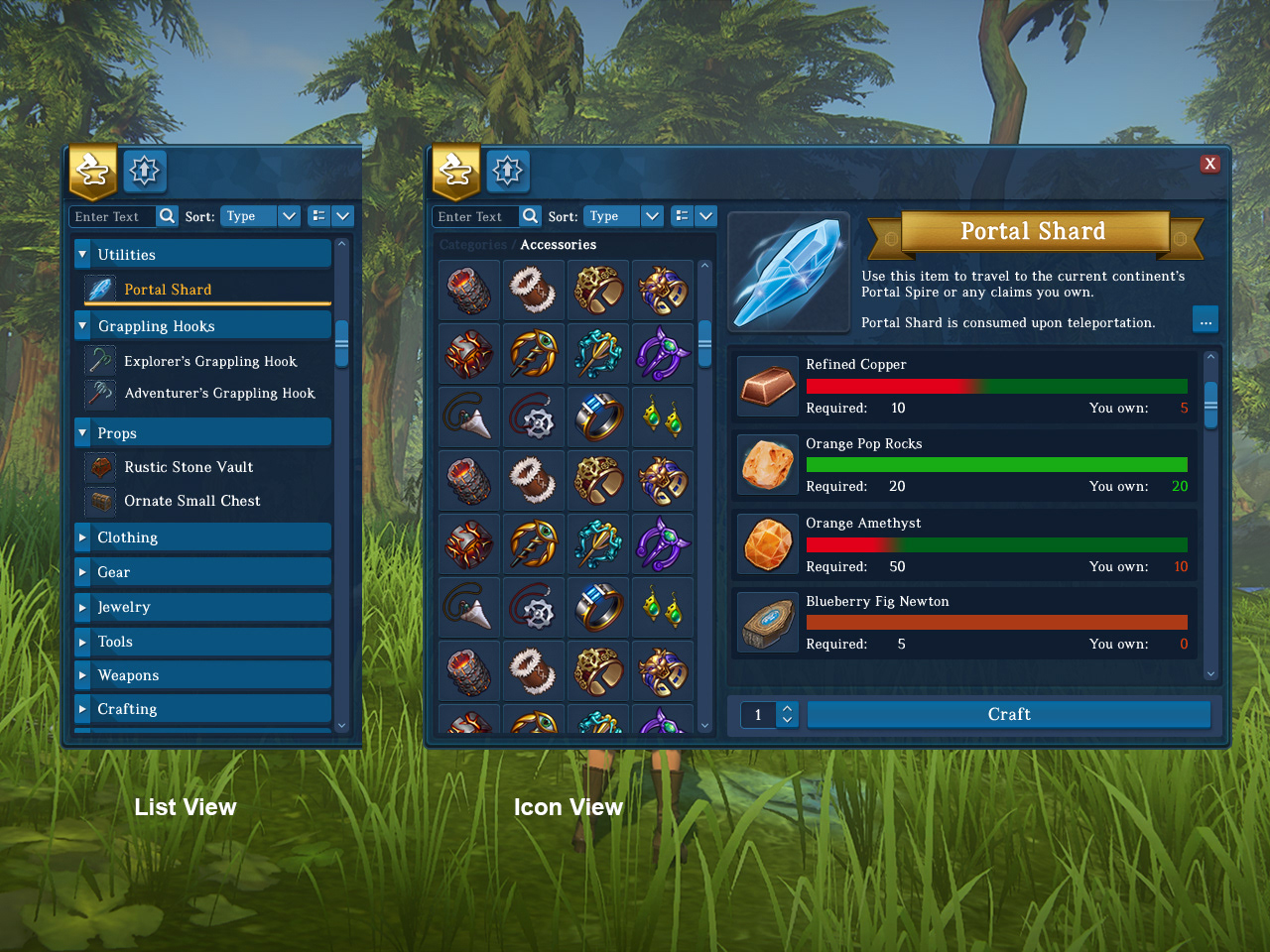Screen dimensions: 1270x952
Task: Toggle the view mode button in icon view
Action: coord(683,216)
